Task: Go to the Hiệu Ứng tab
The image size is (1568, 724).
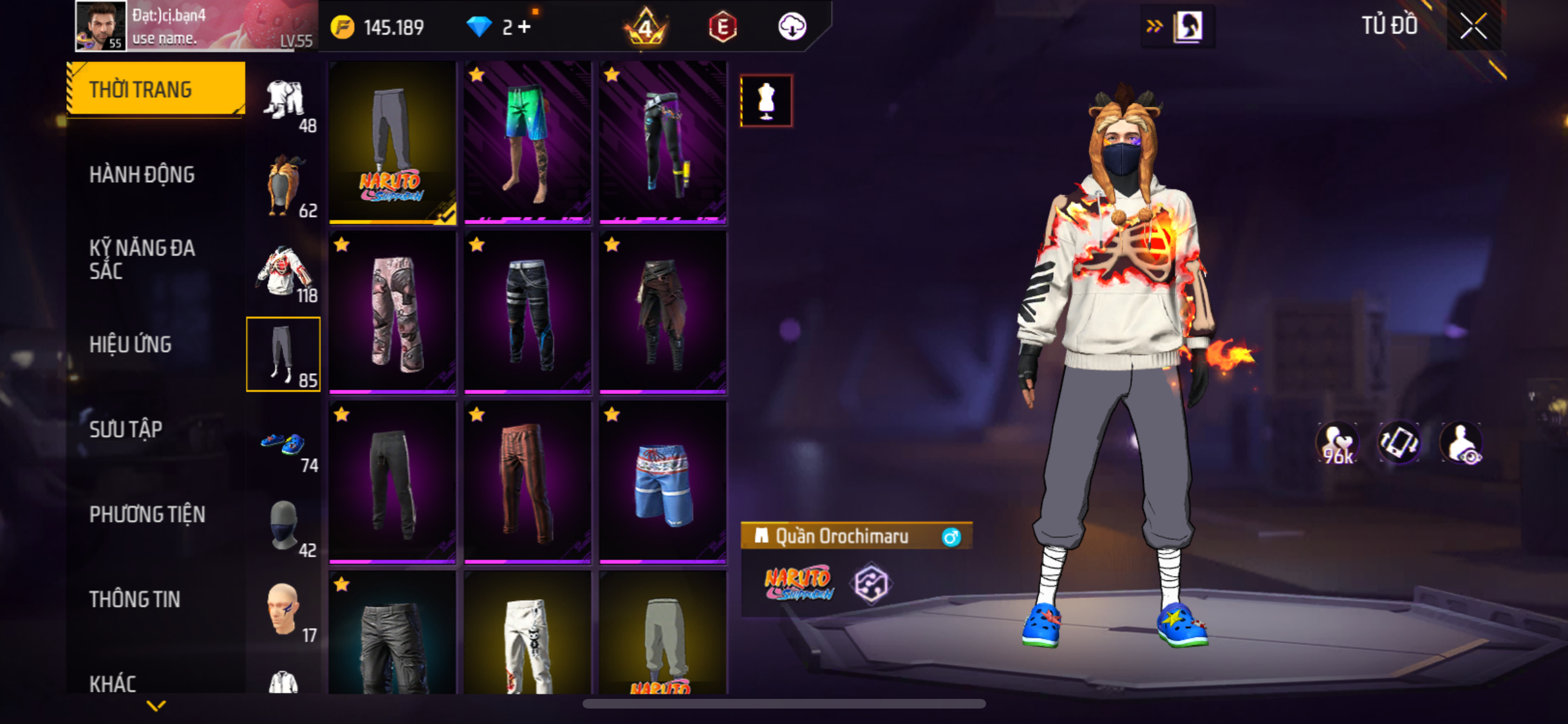Action: (130, 344)
